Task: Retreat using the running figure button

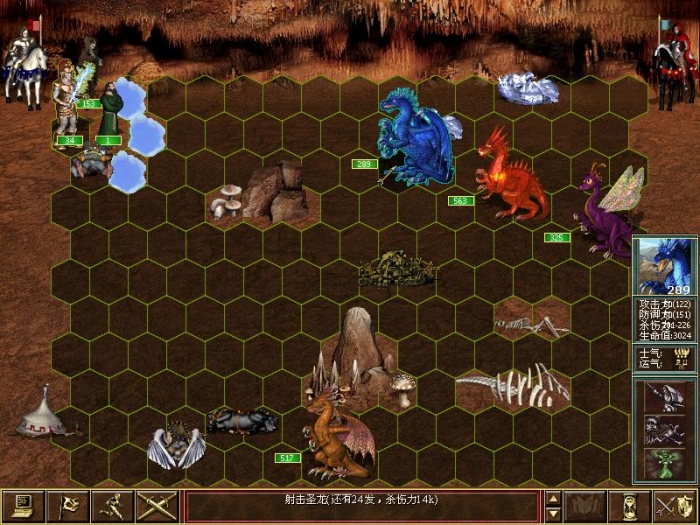Action: 113,506
